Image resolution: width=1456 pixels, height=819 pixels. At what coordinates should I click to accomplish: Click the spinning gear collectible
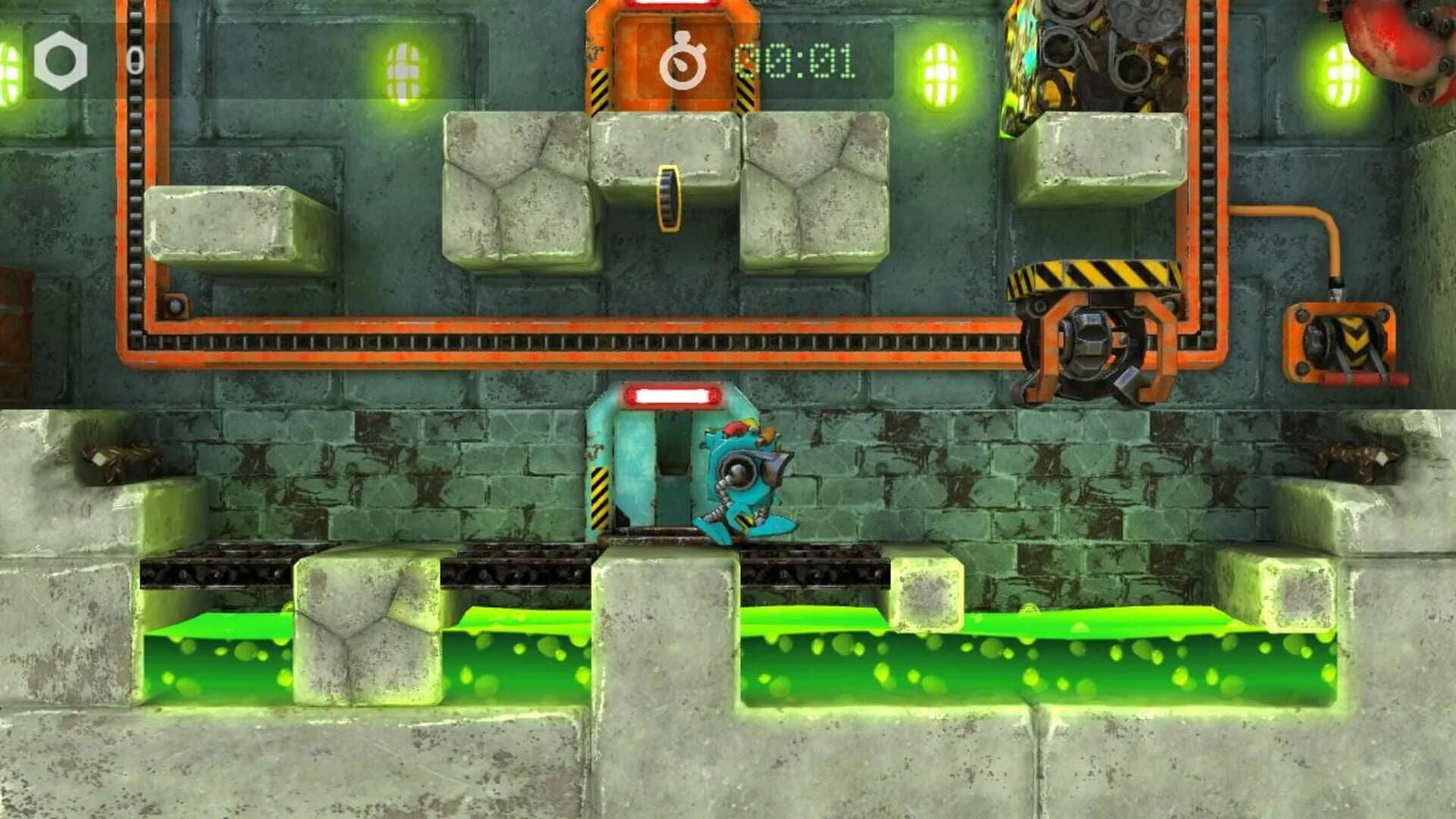[670, 199]
